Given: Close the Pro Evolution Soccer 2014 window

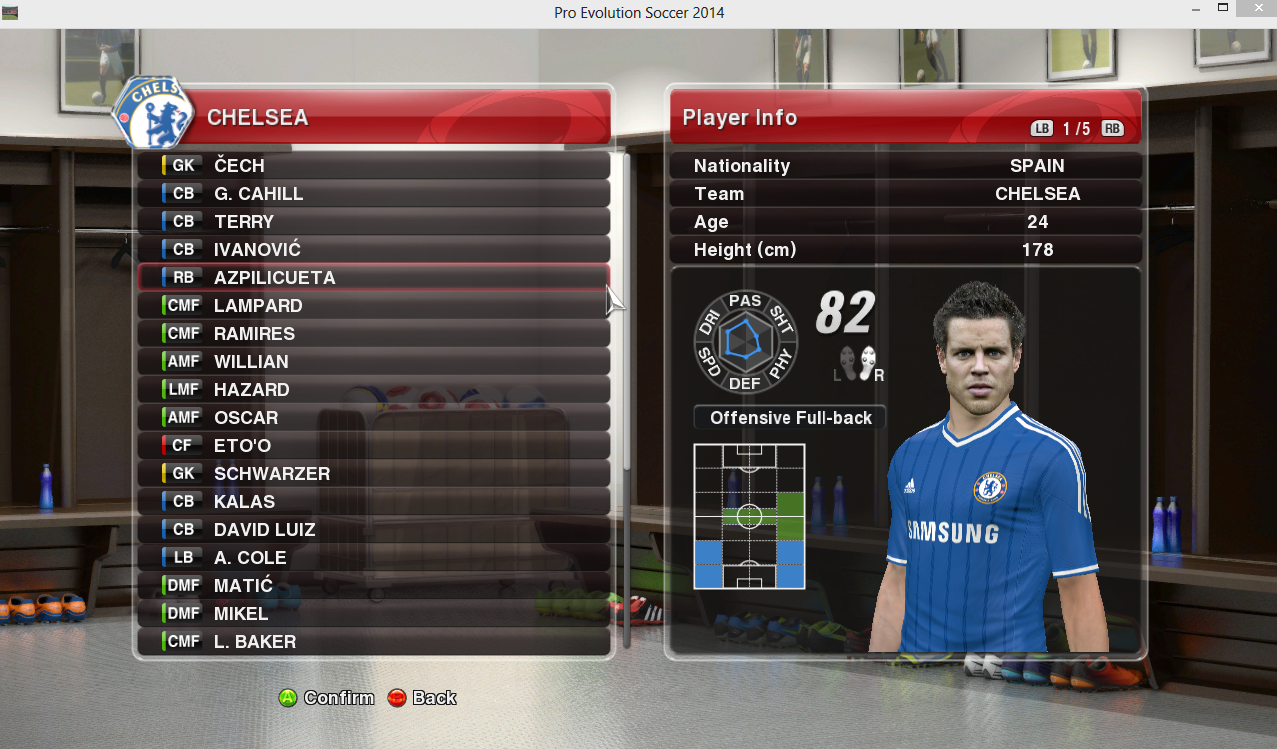Looking at the screenshot, I should [1253, 9].
